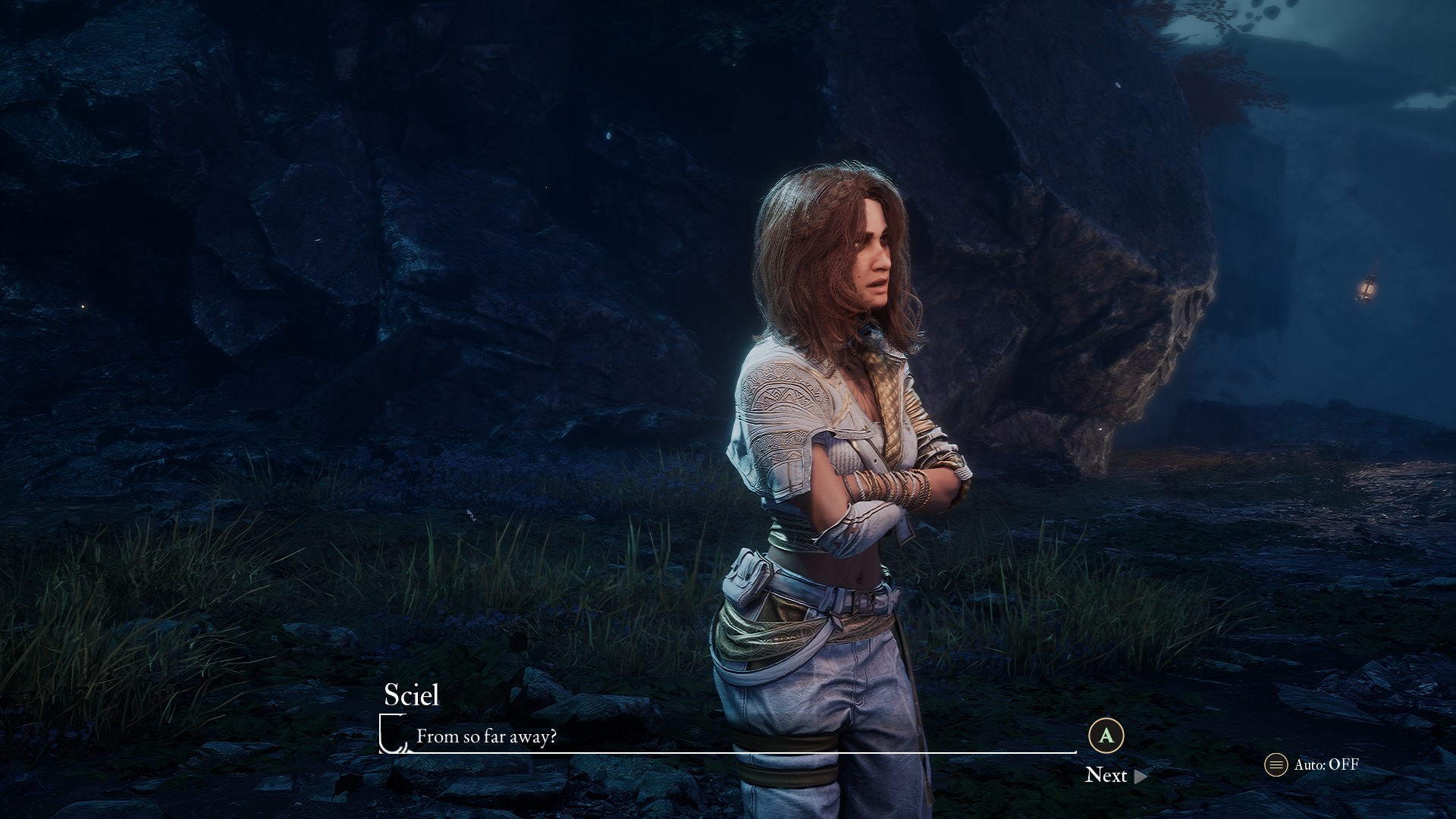Image resolution: width=1456 pixels, height=819 pixels.
Task: Advance dialogue with the Next button
Action: 1115,775
